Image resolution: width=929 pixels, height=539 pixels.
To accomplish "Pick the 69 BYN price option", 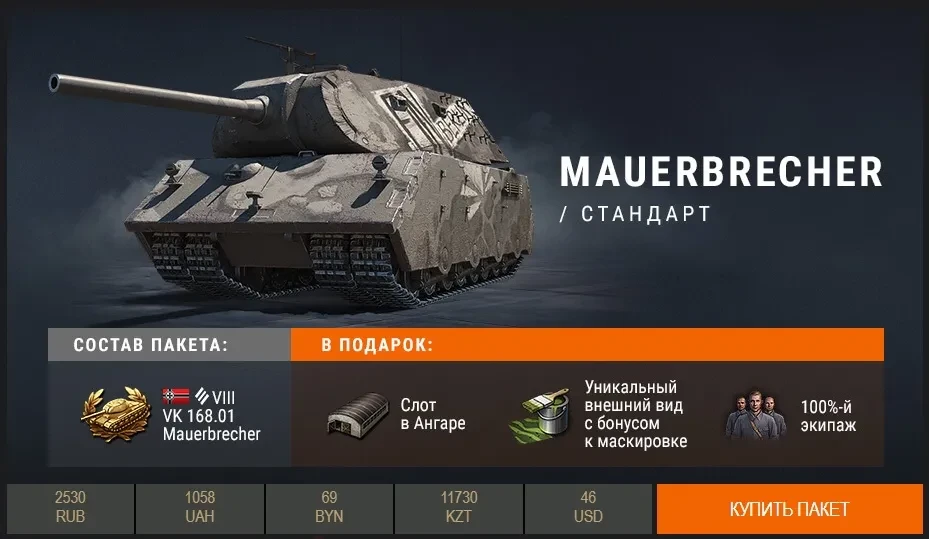I will pyautogui.click(x=329, y=509).
